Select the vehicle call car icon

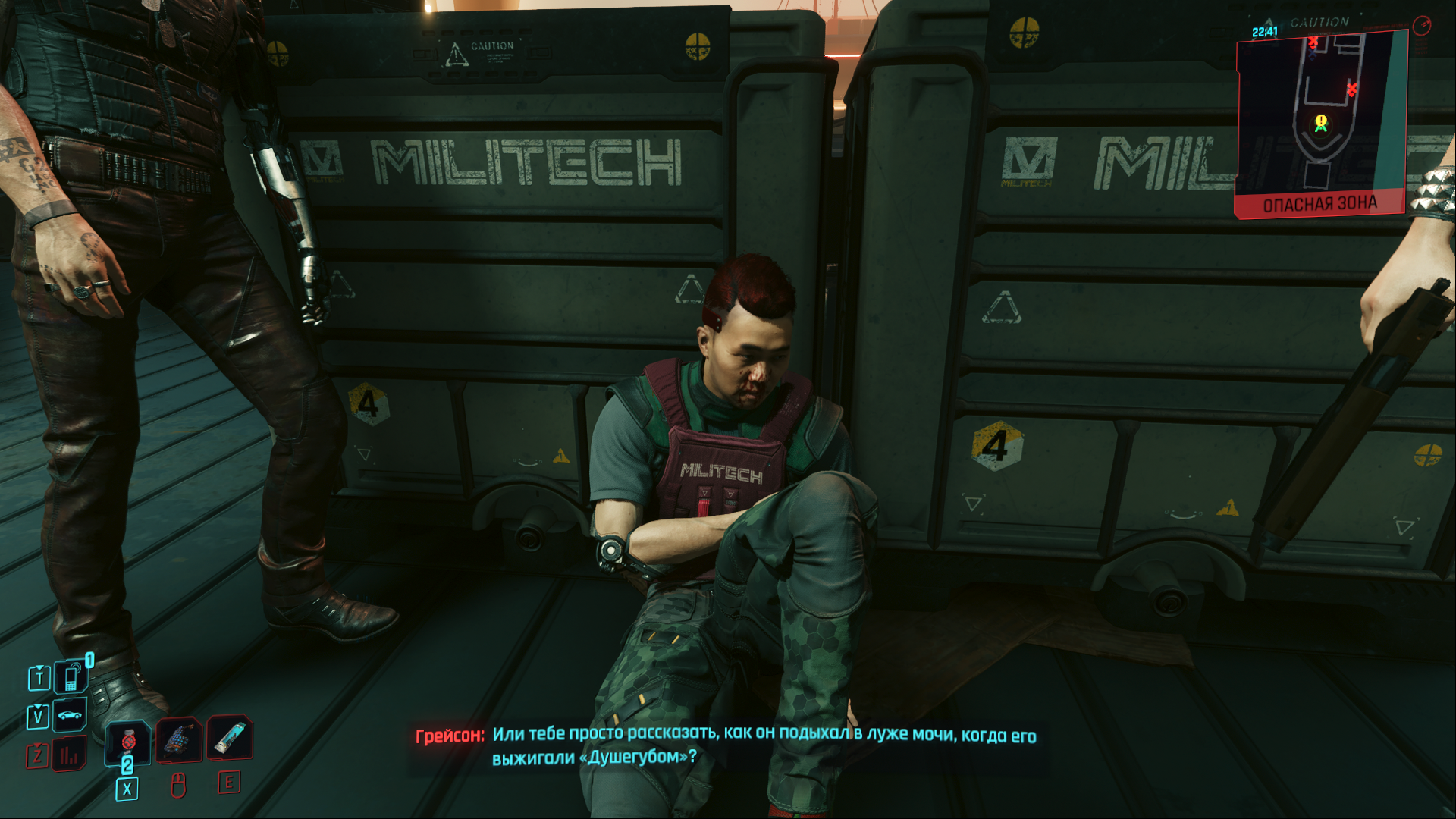pos(70,715)
